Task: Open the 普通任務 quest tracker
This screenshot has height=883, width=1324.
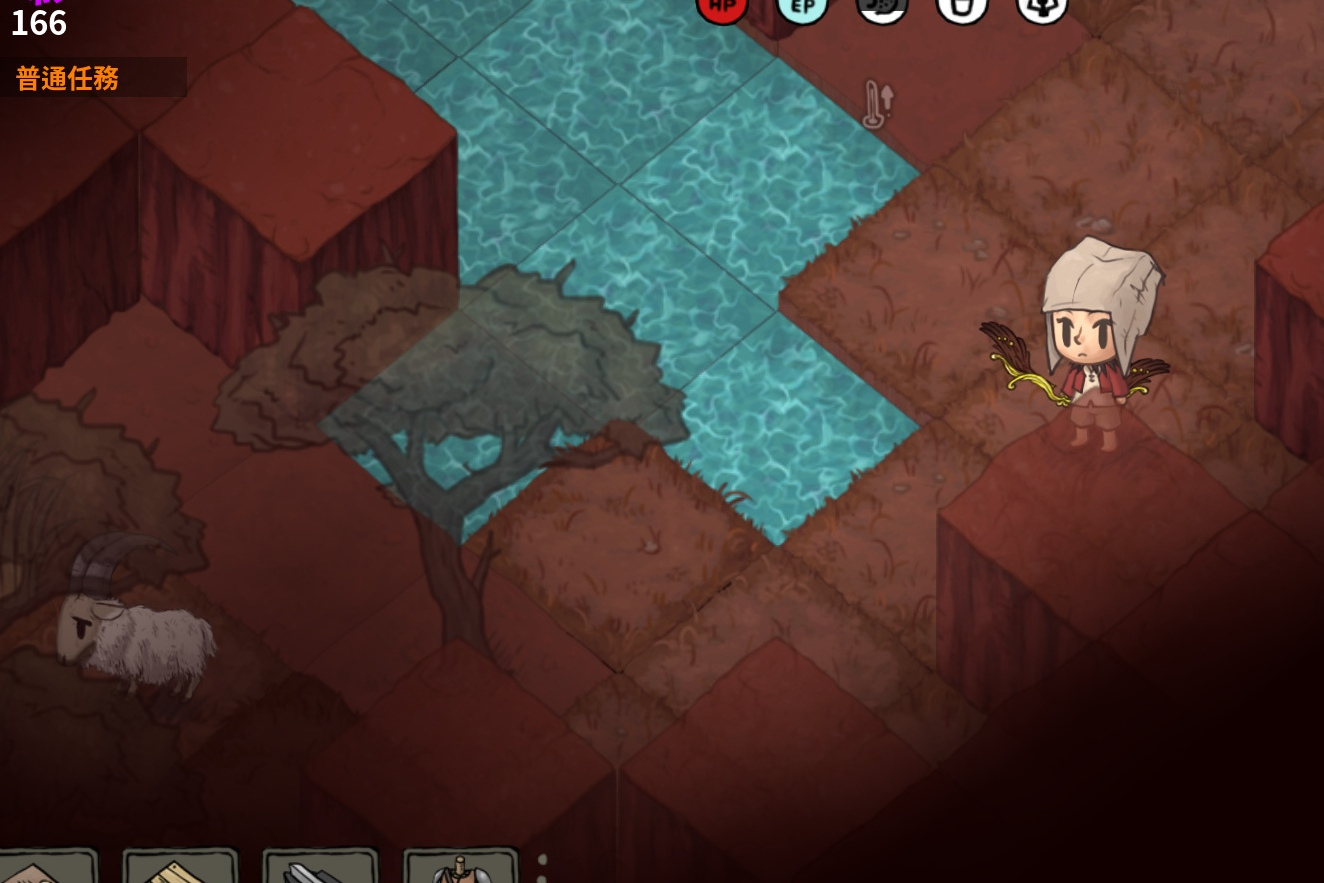Action: [68, 78]
